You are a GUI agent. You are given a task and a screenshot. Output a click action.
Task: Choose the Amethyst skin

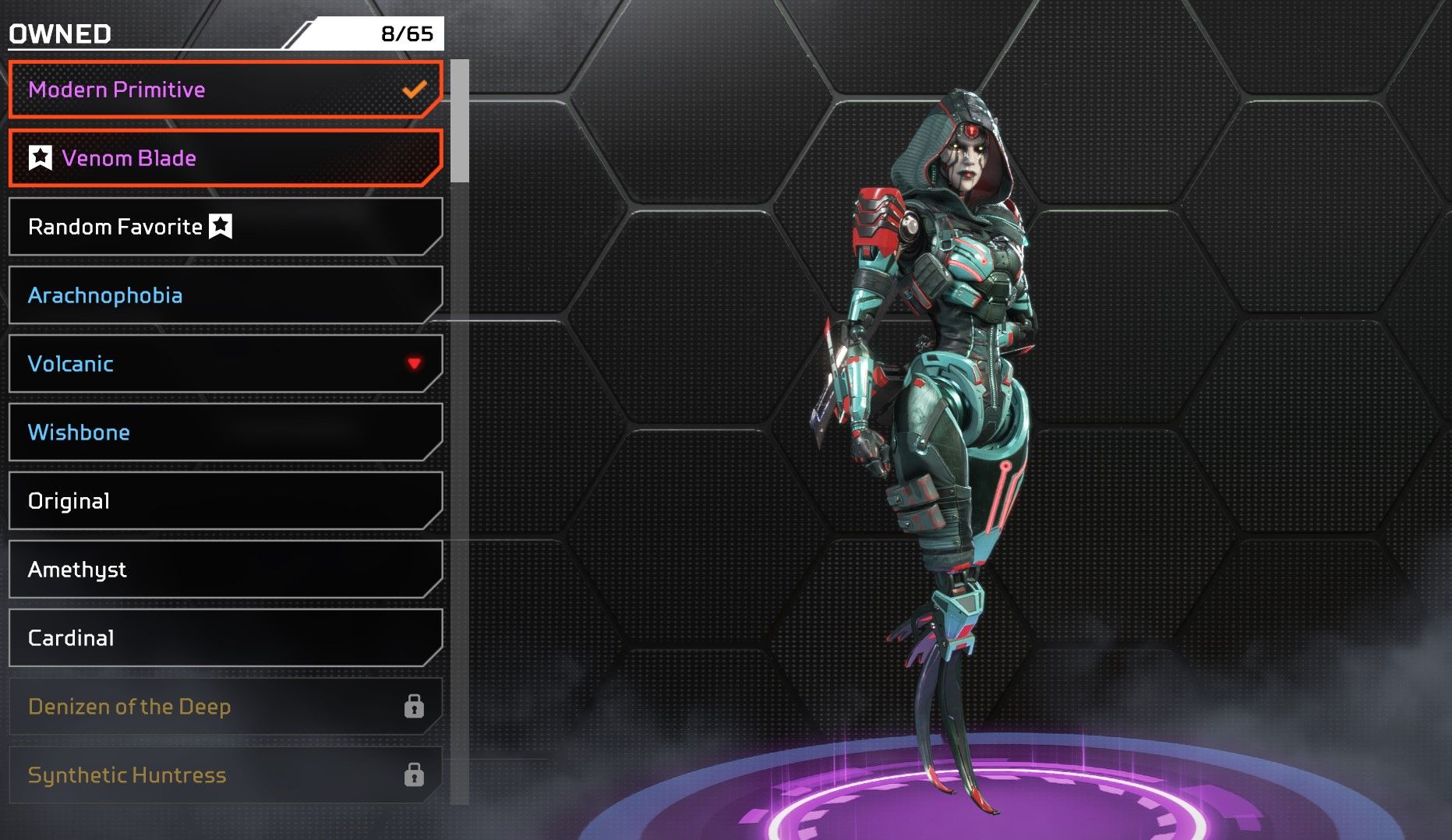click(x=224, y=570)
